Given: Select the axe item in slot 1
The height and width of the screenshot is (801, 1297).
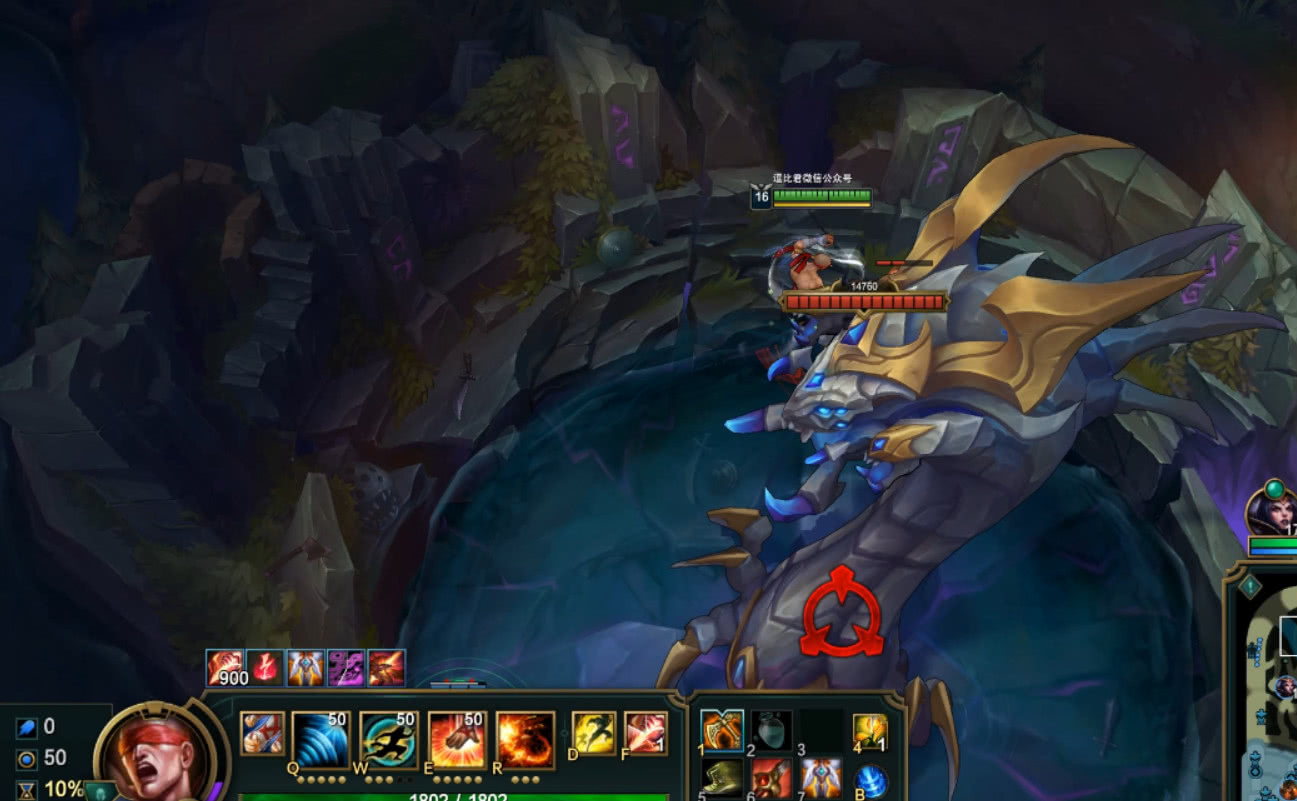Looking at the screenshot, I should coord(721,731).
